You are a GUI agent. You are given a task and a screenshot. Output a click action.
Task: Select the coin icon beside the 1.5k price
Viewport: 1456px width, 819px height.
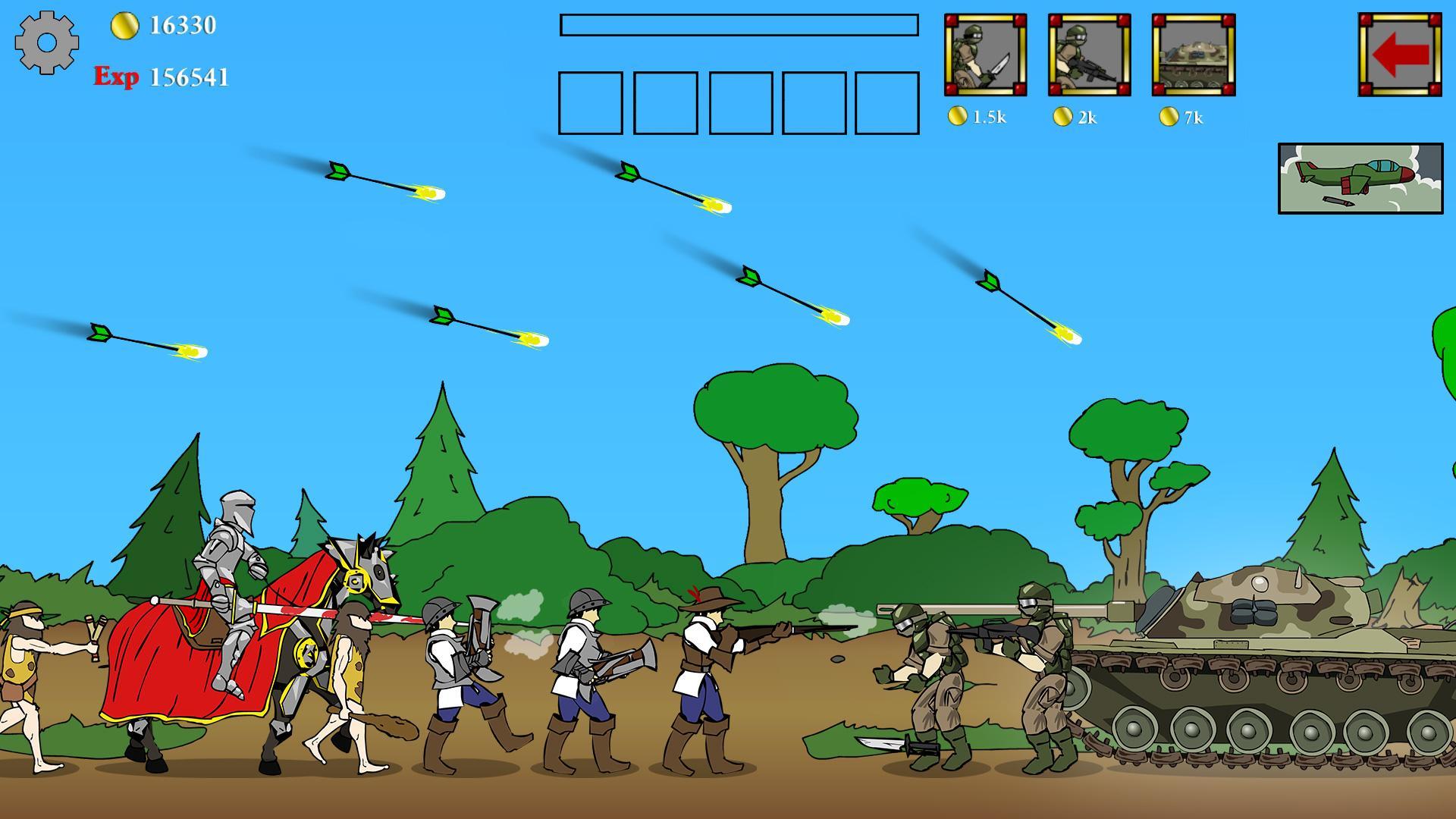[x=958, y=117]
